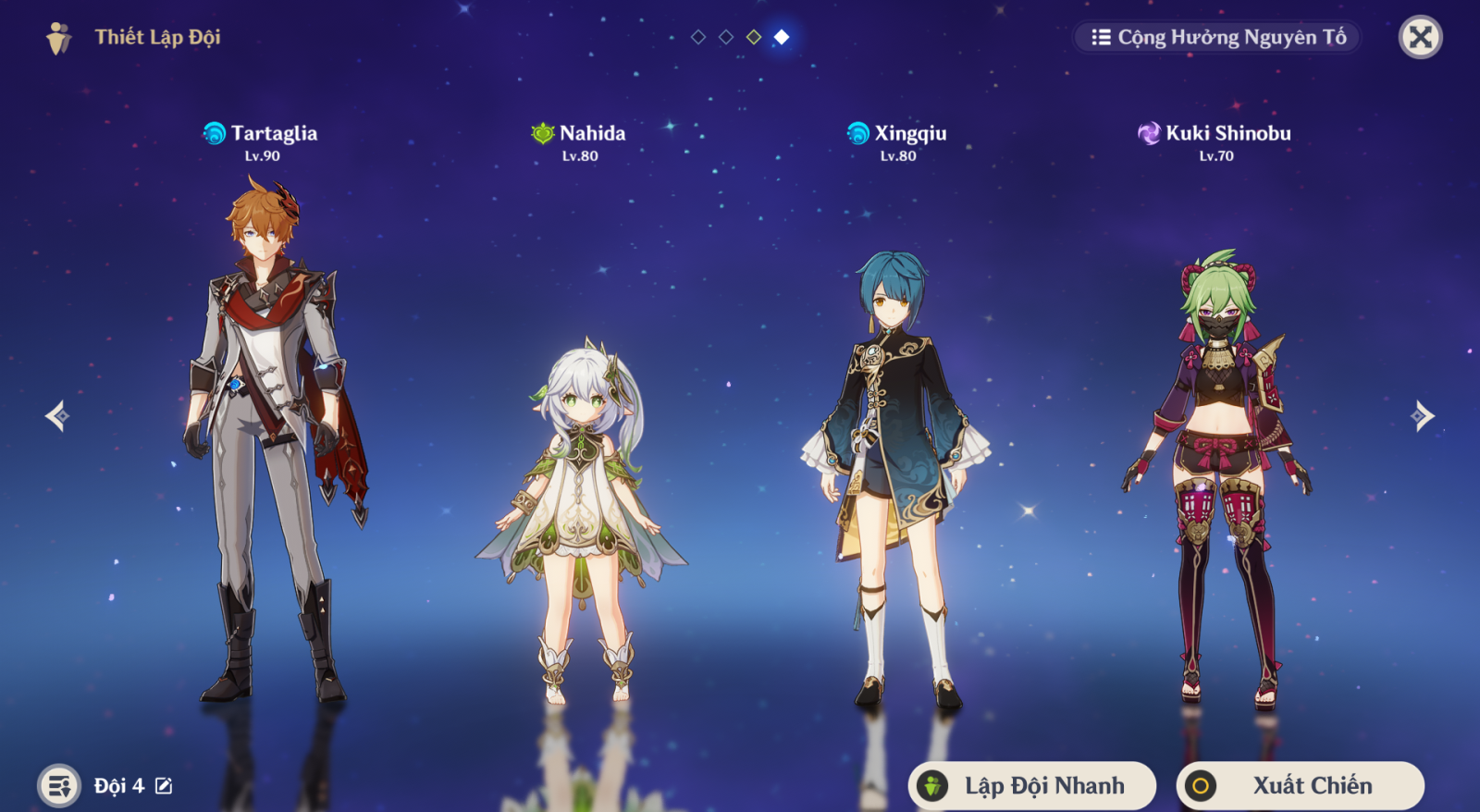Viewport: 1480px width, 812px height.
Task: Click the list icon inside Cộng Hưởng Nguyên Tố
Action: [1101, 38]
